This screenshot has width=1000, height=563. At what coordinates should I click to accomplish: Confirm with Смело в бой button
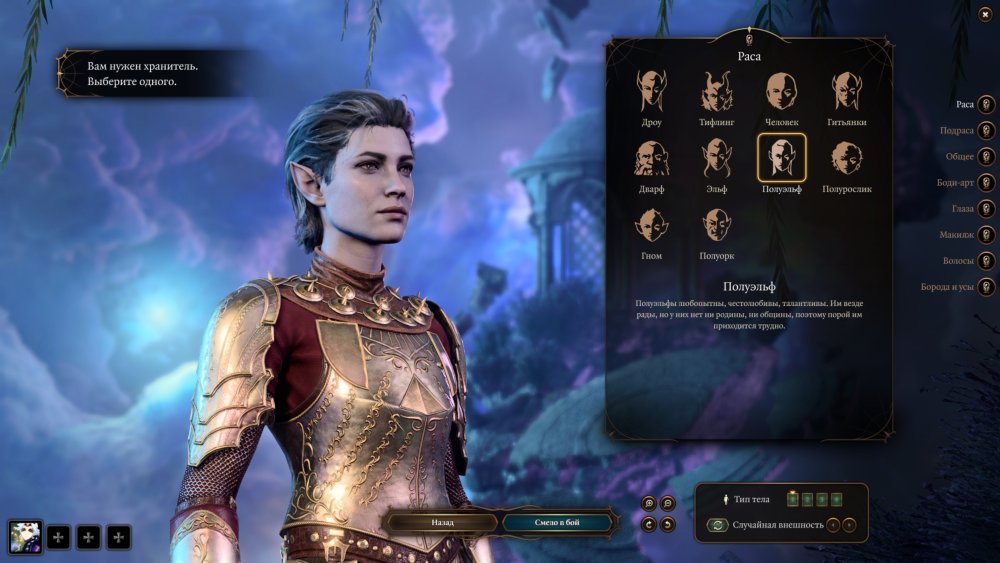point(556,522)
